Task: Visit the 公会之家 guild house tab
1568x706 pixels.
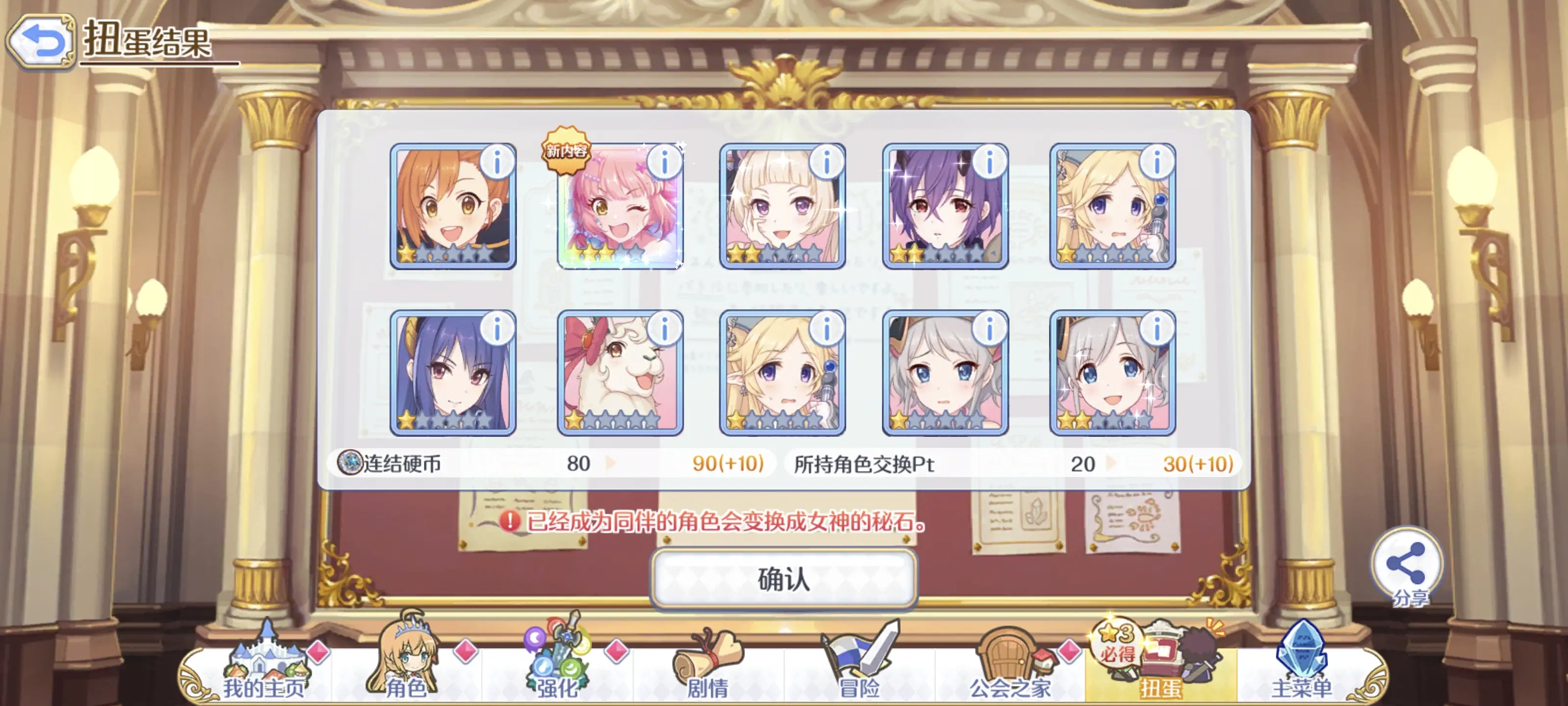Action: 1010,668
